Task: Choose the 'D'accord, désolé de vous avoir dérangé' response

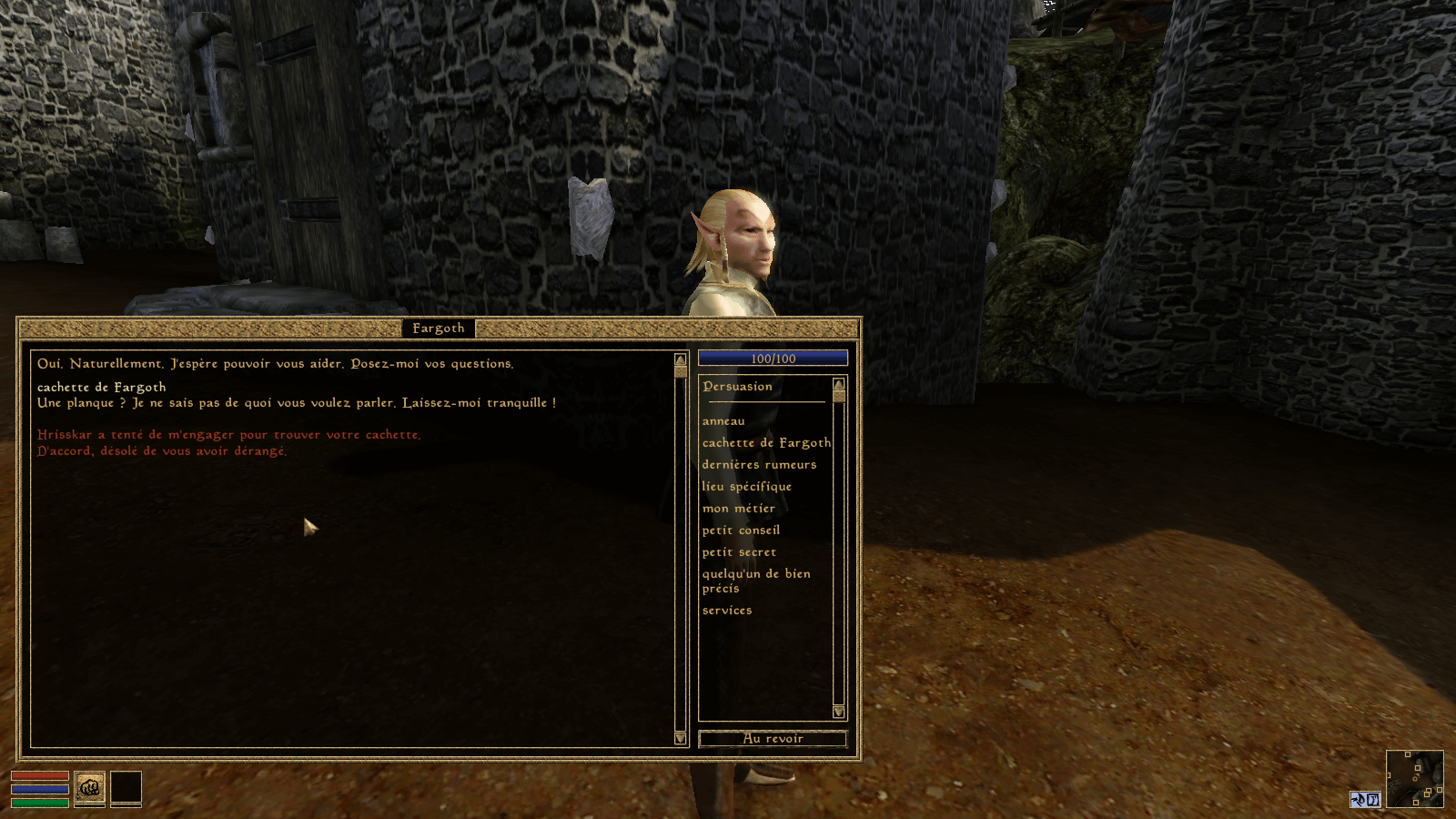Action: point(160,450)
